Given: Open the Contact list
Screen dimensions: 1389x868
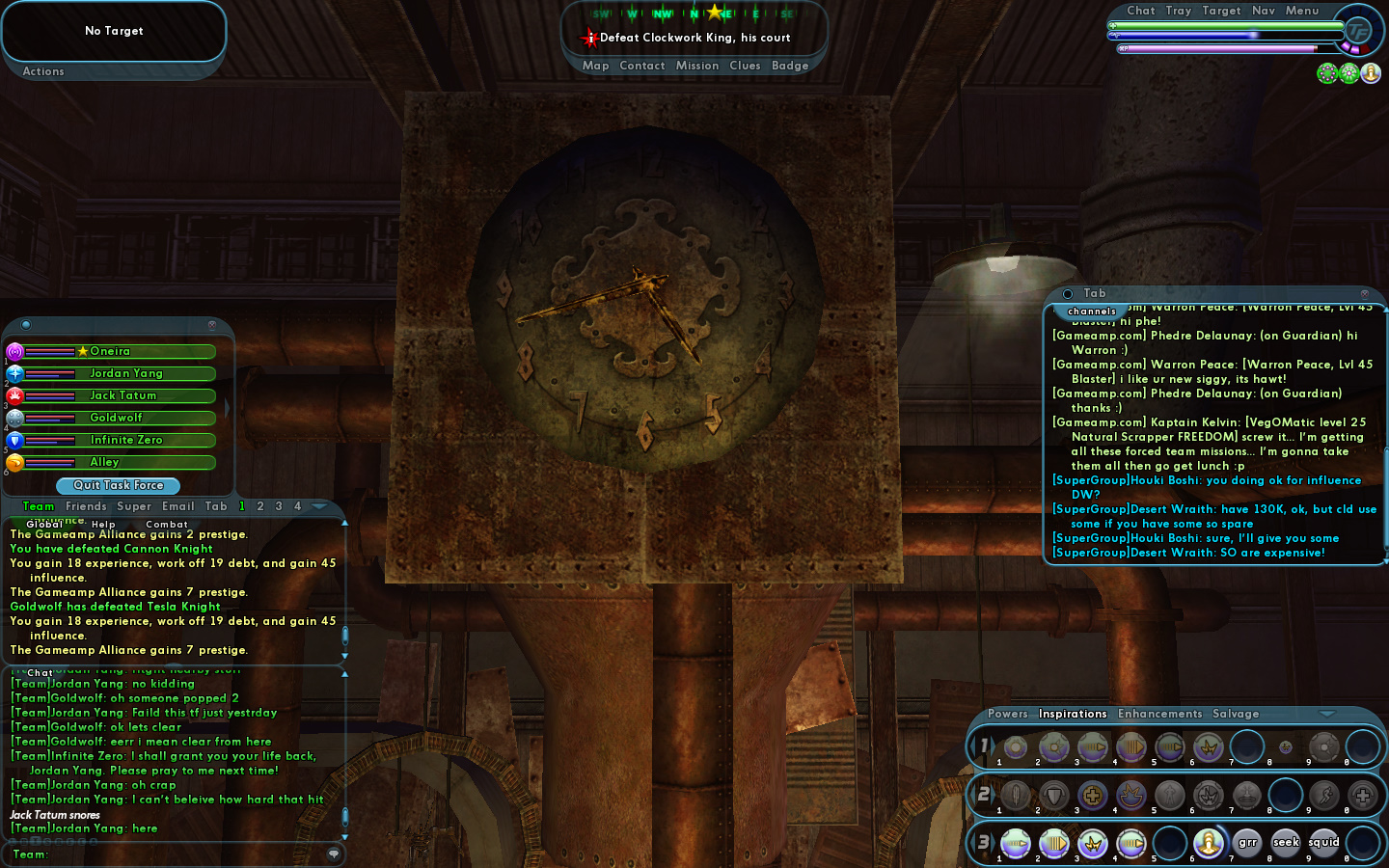Looking at the screenshot, I should 641,66.
